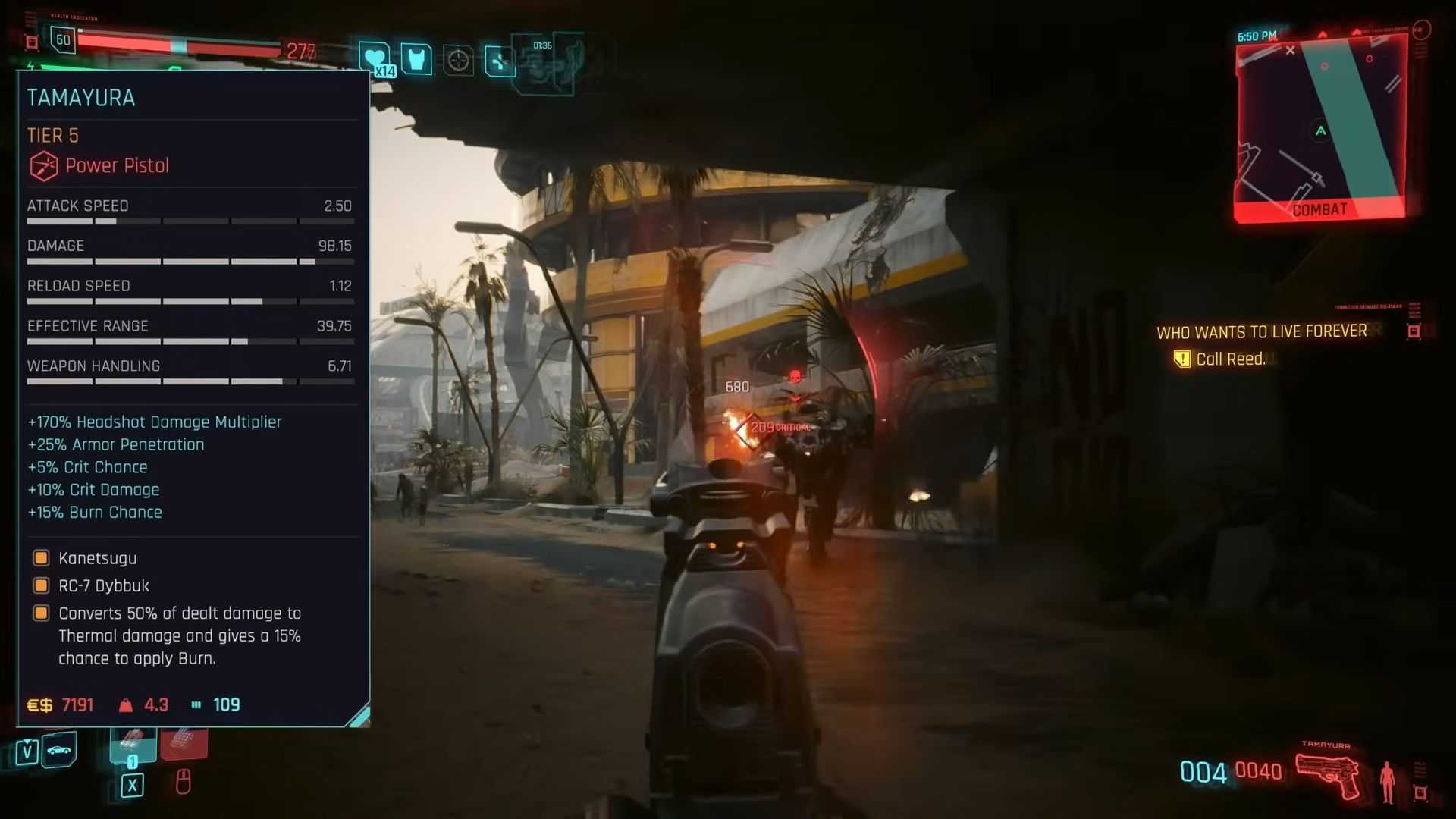Click the Who Wants to Live Forever quest title
The height and width of the screenshot is (819, 1456).
click(x=1261, y=331)
